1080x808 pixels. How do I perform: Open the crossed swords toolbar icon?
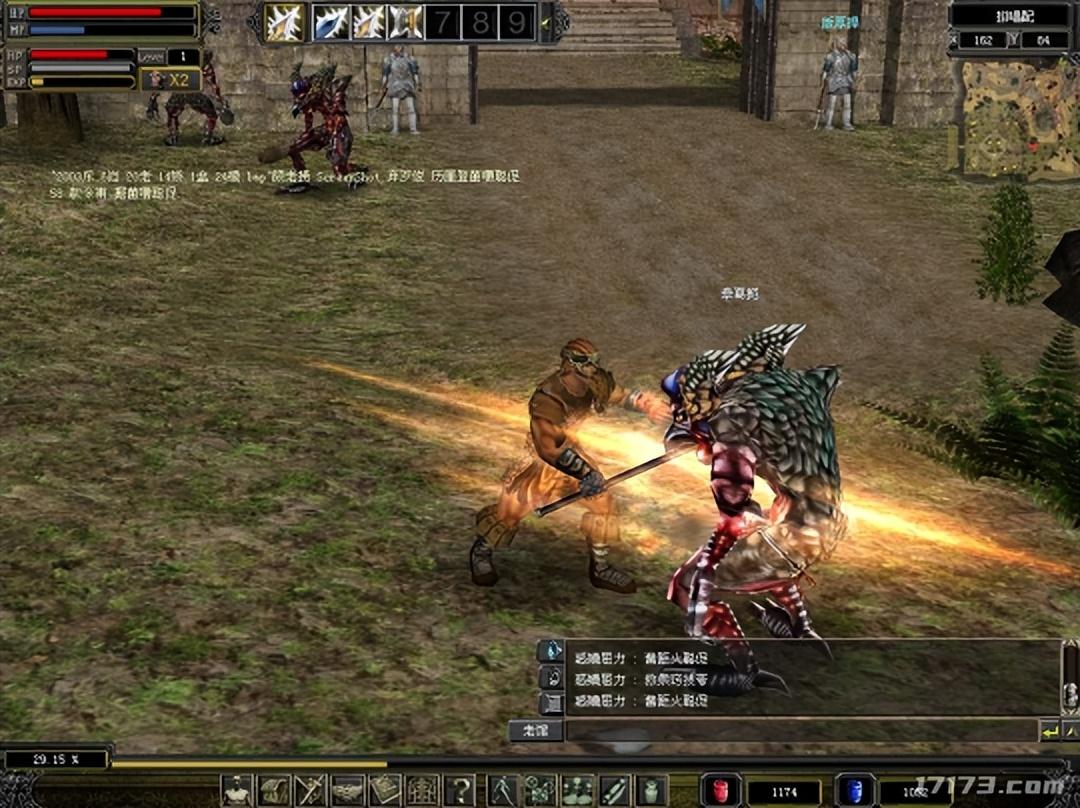click(x=310, y=790)
